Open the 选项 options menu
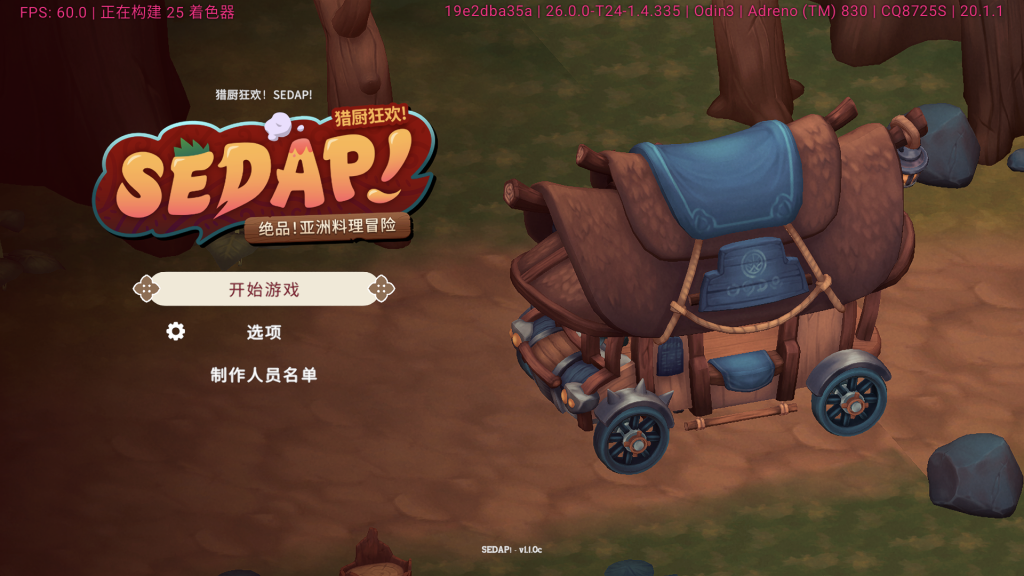This screenshot has width=1024, height=576. coord(264,332)
